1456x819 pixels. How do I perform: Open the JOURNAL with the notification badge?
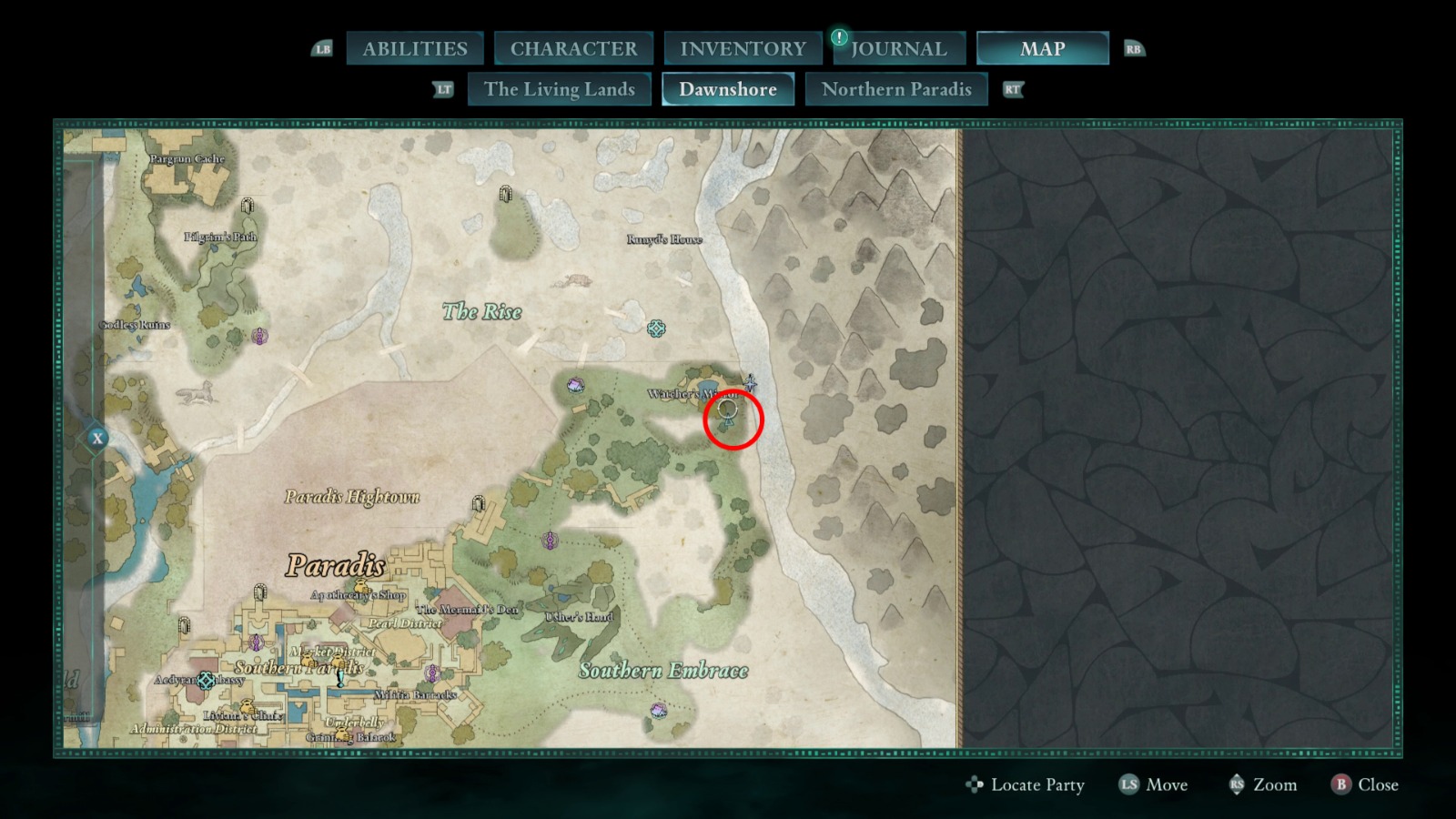click(898, 47)
